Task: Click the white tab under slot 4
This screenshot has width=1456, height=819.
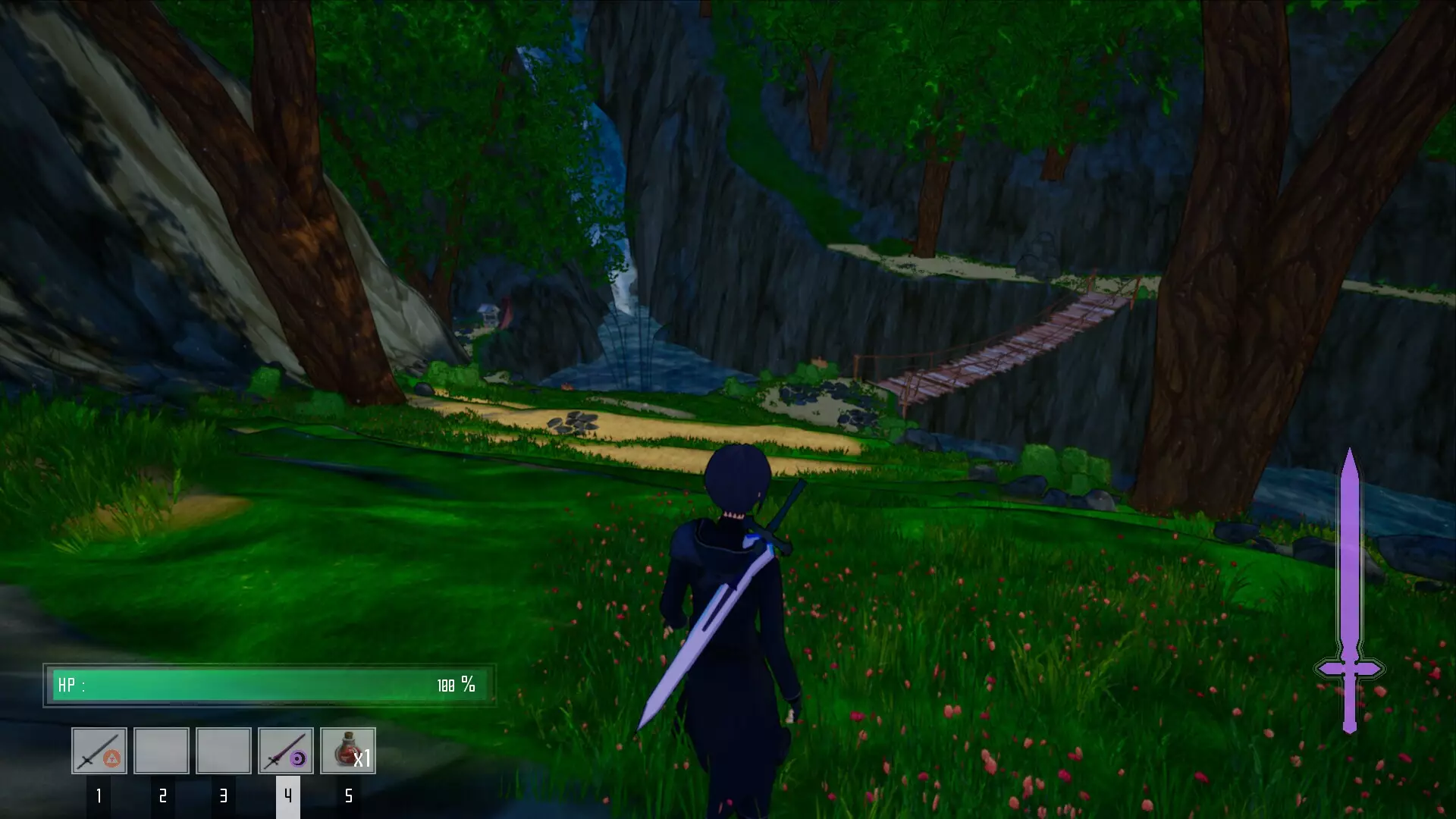Action: coord(287,797)
